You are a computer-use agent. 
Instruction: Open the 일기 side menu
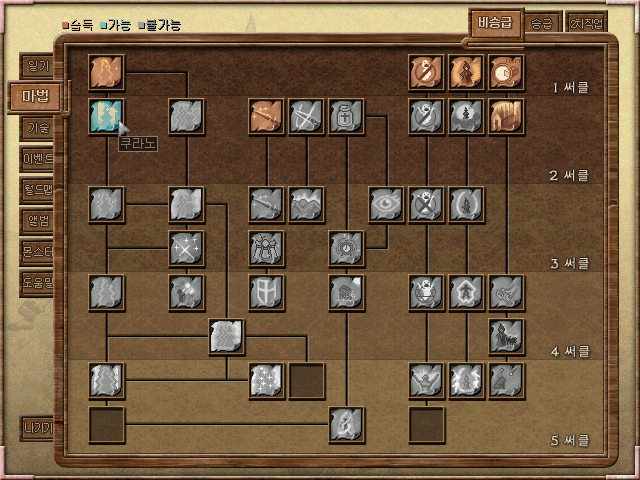(37, 66)
